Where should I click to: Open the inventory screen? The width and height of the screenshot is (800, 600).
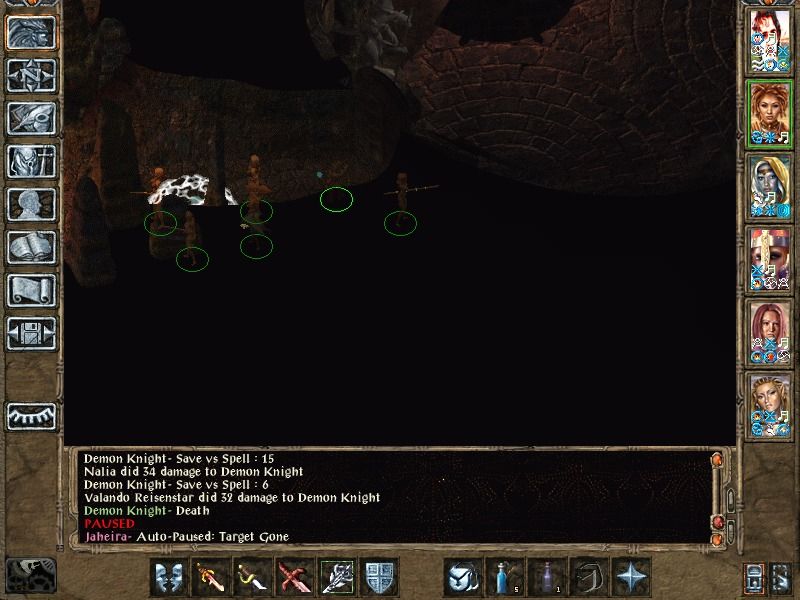click(31, 161)
